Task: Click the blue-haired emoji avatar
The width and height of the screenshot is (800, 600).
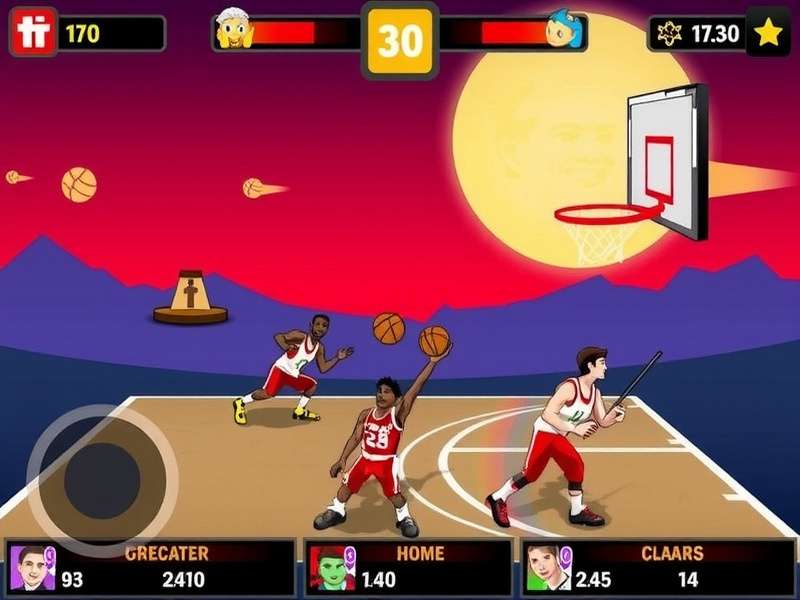Action: coord(563,31)
